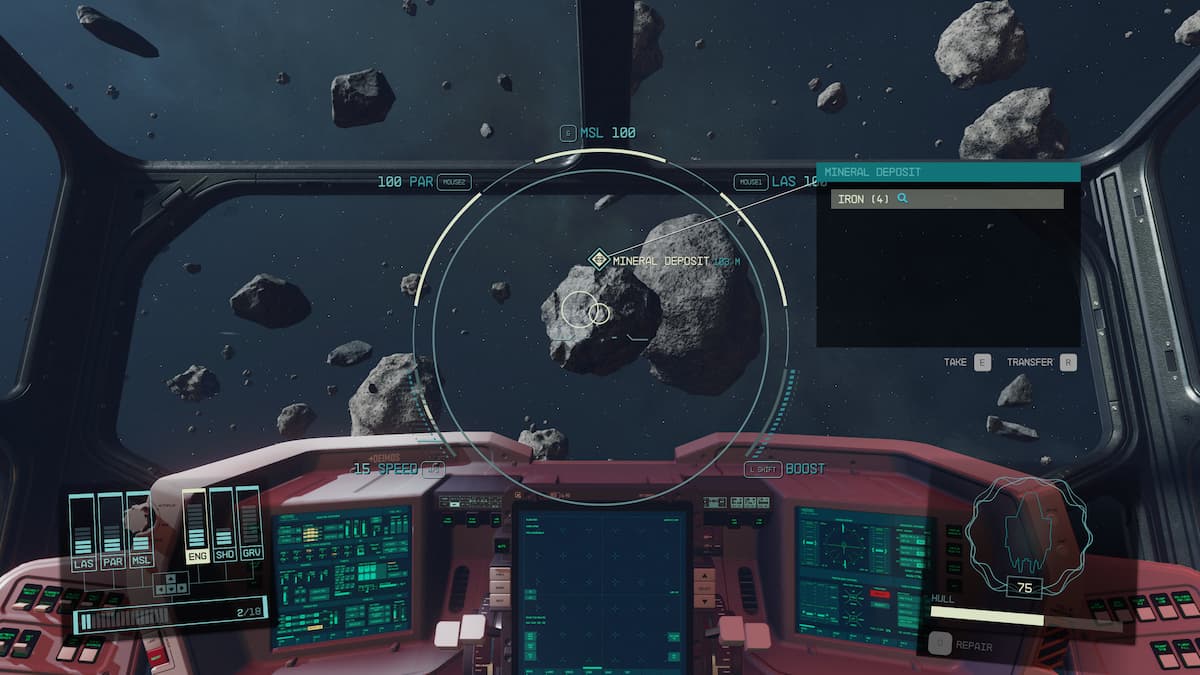This screenshot has height=675, width=1200.
Task: Select the MSL power allocation column
Action: (x=141, y=530)
